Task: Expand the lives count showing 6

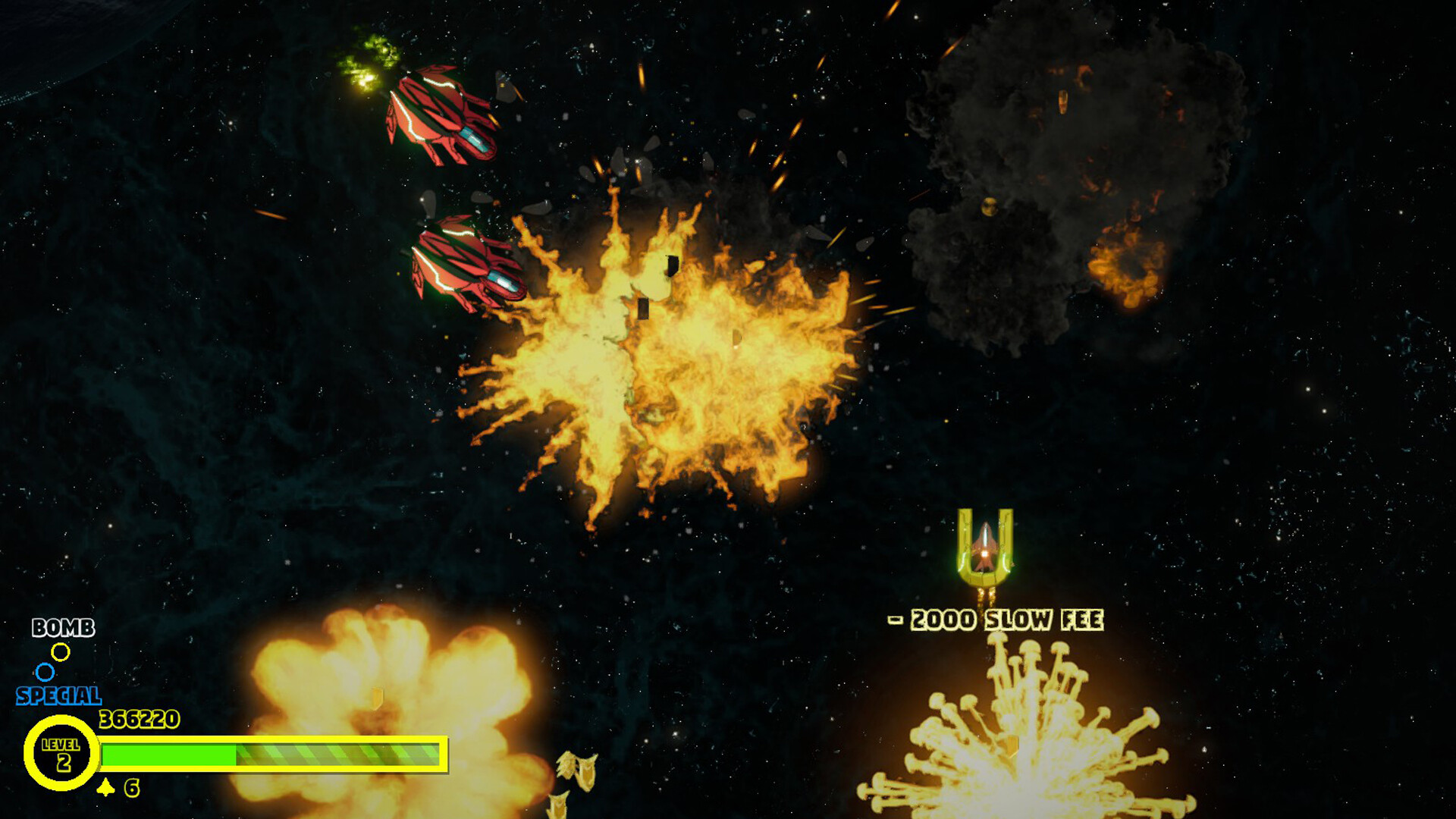Action: tap(130, 786)
